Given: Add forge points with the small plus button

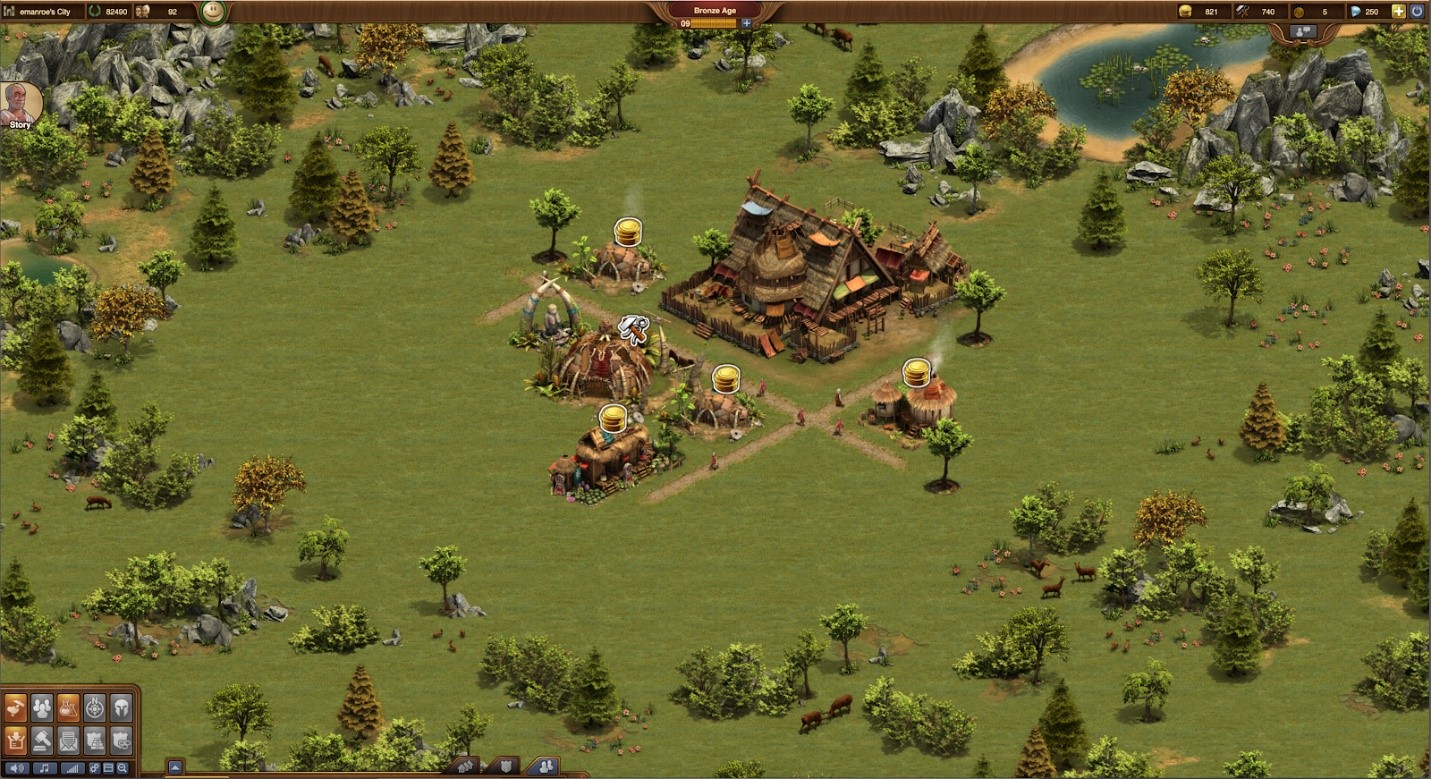Looking at the screenshot, I should click(746, 23).
